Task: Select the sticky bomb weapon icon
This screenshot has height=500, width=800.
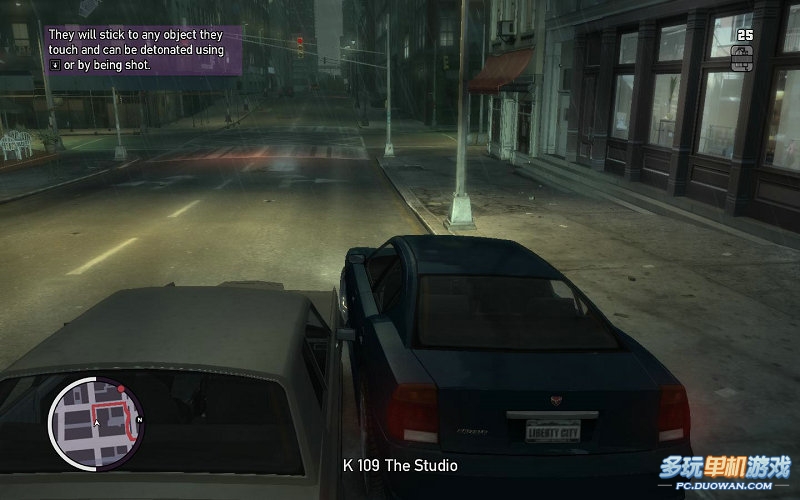Action: coord(743,57)
